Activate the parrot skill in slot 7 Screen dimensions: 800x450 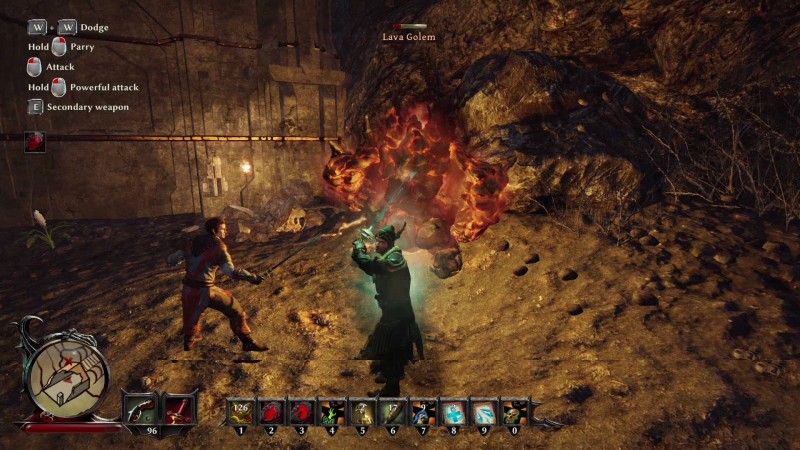click(x=422, y=412)
